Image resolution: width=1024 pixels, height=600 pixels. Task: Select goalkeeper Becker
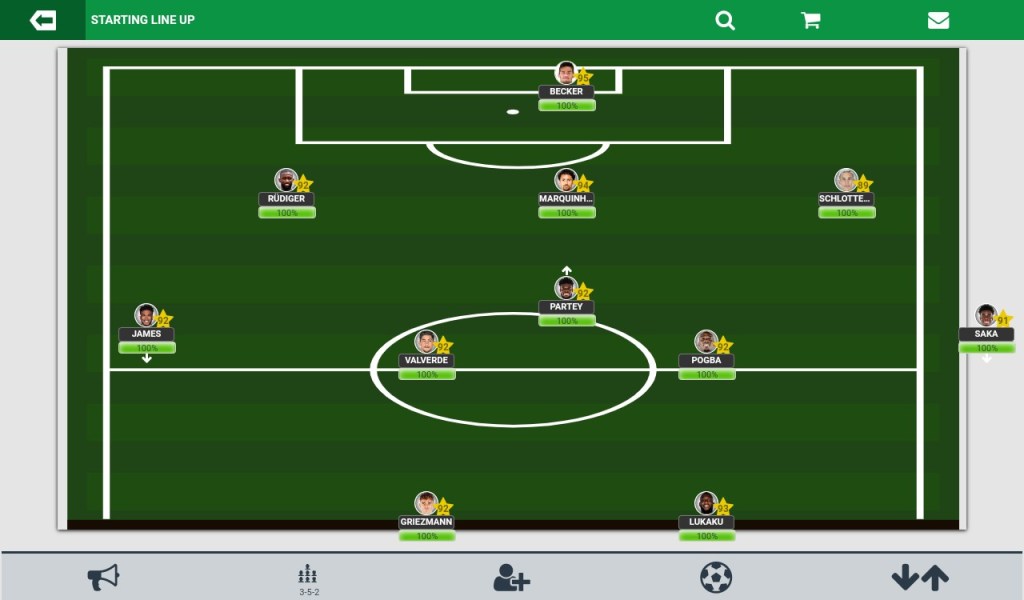(x=567, y=75)
